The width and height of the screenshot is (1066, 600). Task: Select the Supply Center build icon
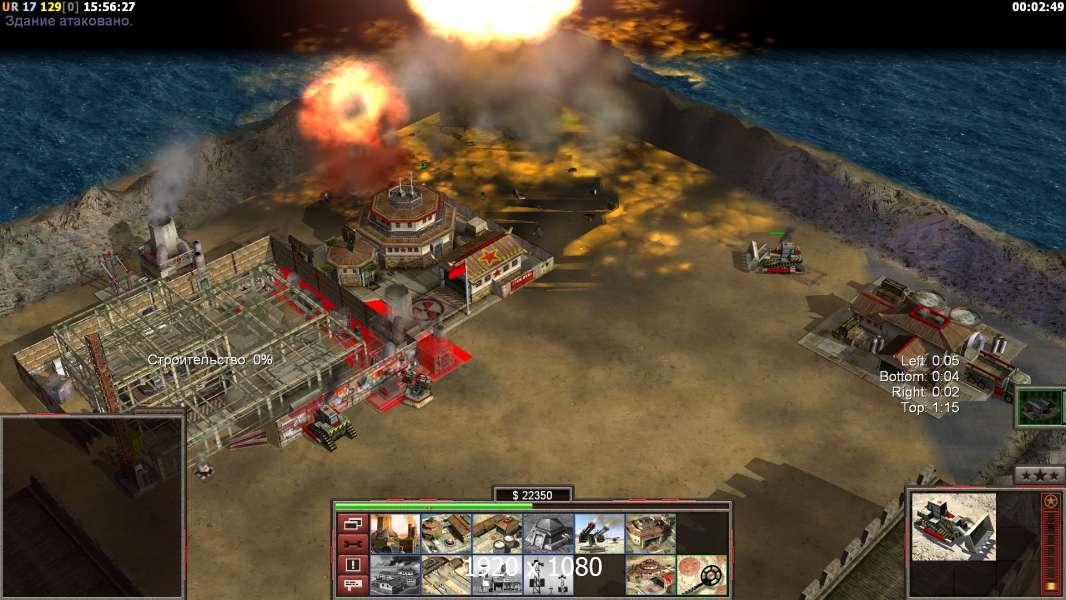497,534
